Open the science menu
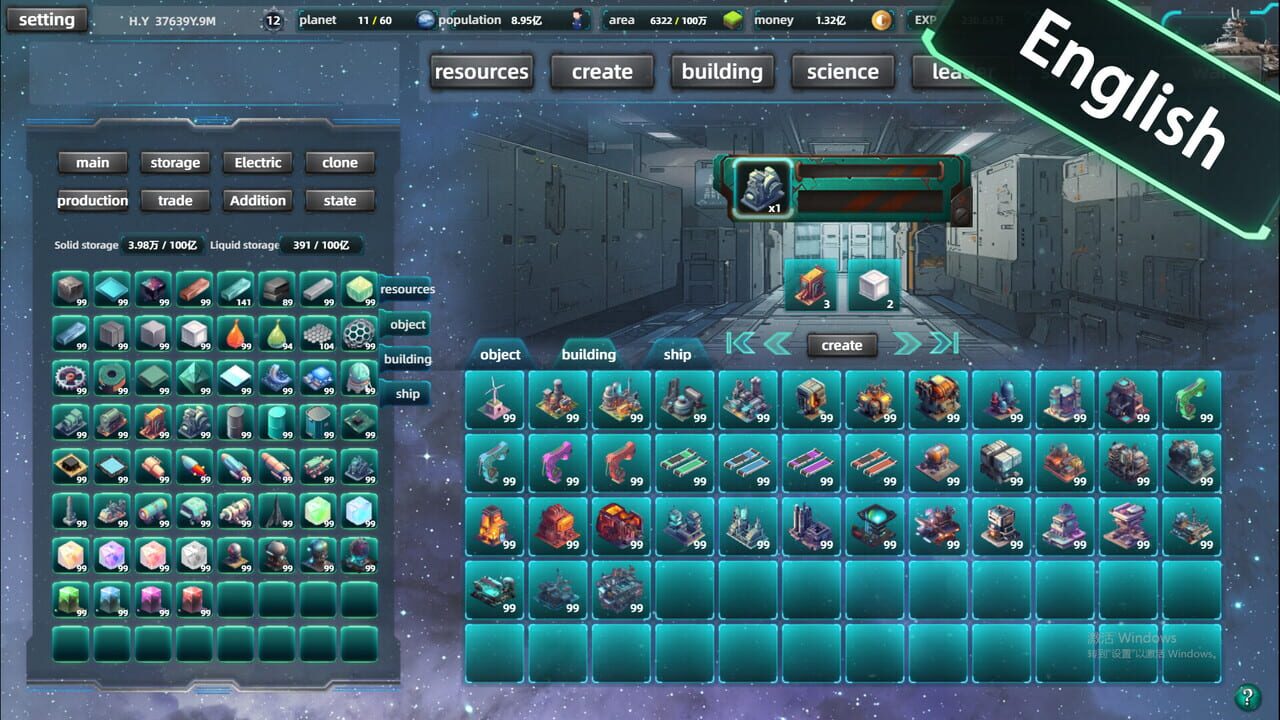The image size is (1280, 720). point(842,71)
